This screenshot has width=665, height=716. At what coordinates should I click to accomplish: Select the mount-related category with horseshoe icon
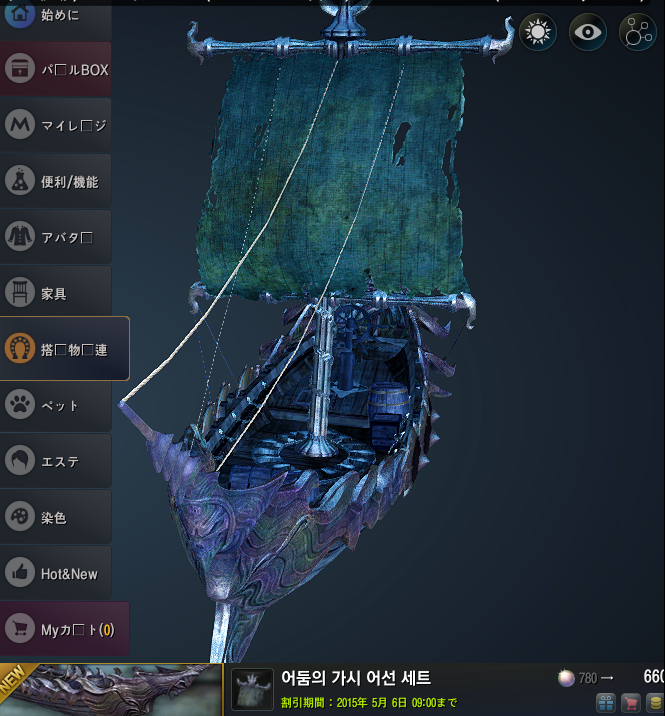(64, 349)
